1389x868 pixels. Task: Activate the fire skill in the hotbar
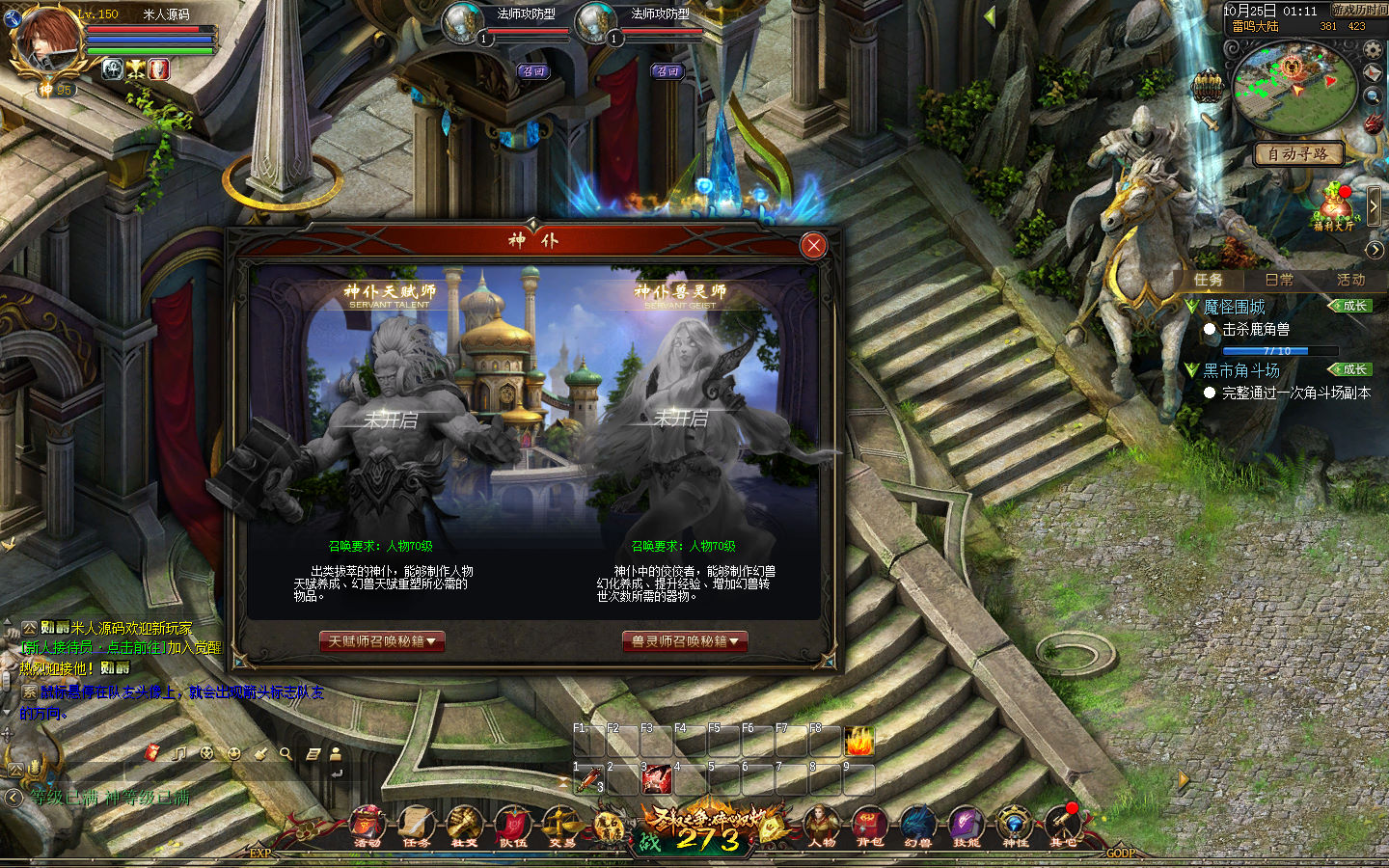click(858, 741)
